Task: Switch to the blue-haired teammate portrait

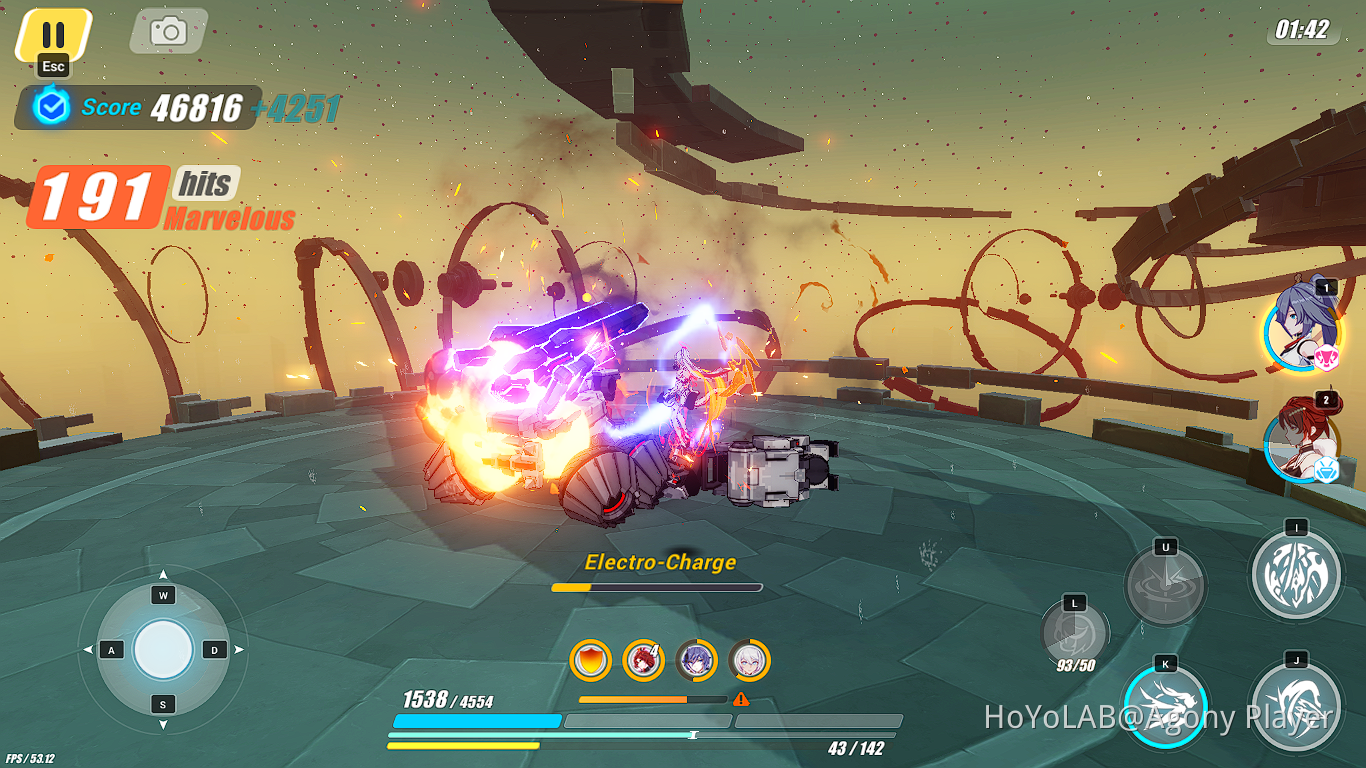Action: click(1301, 326)
